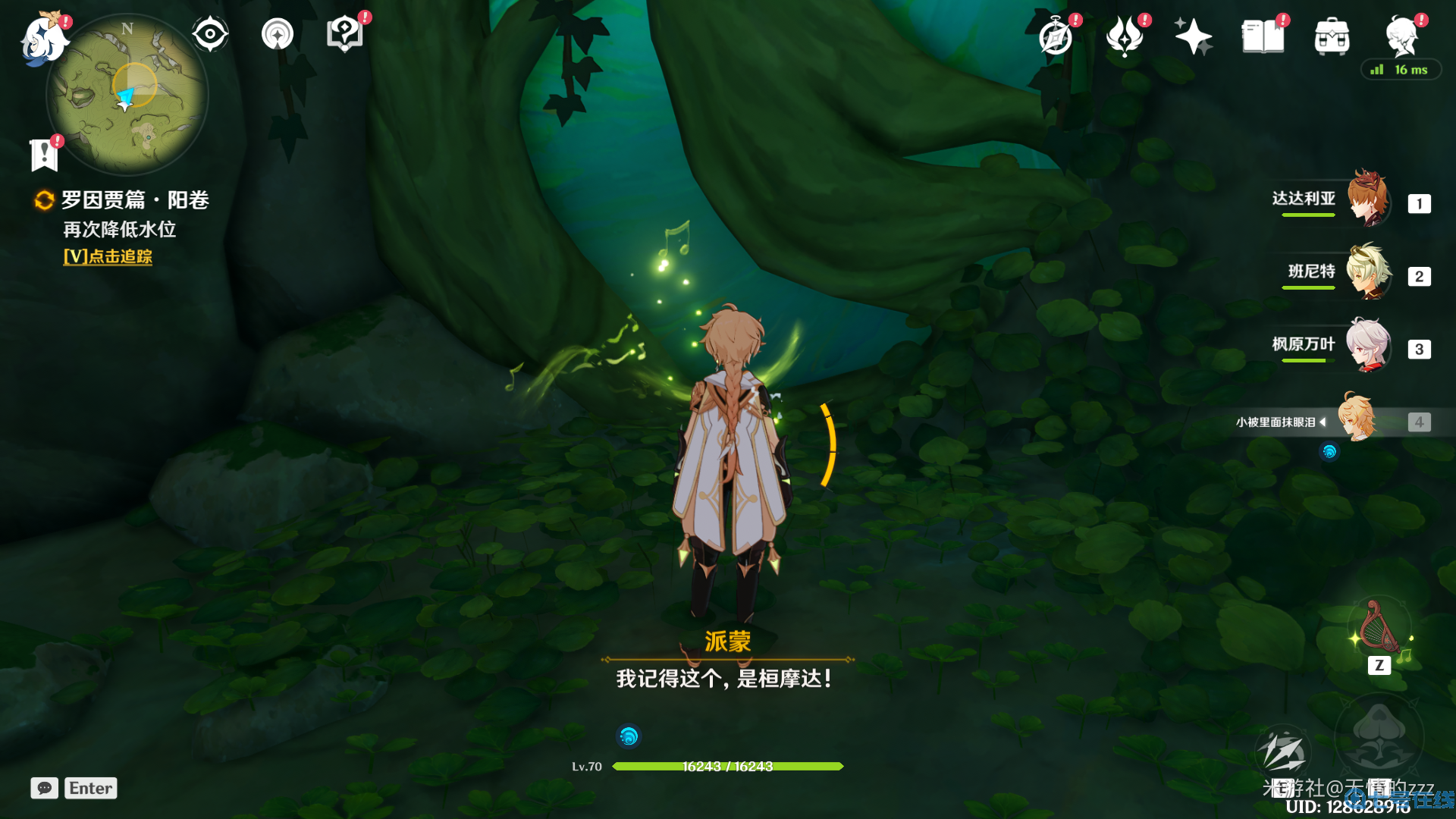Open the co-op mode icon
The height and width of the screenshot is (819, 1456).
pyautogui.click(x=278, y=34)
